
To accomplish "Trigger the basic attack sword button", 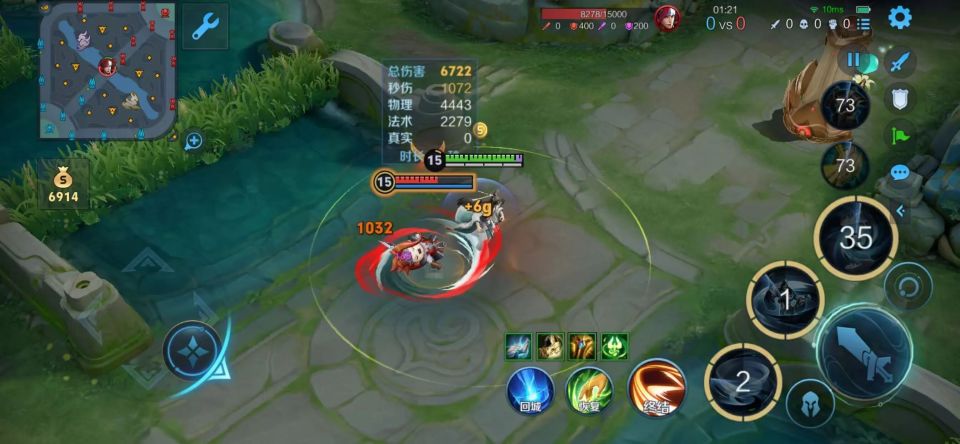I will pos(864,353).
